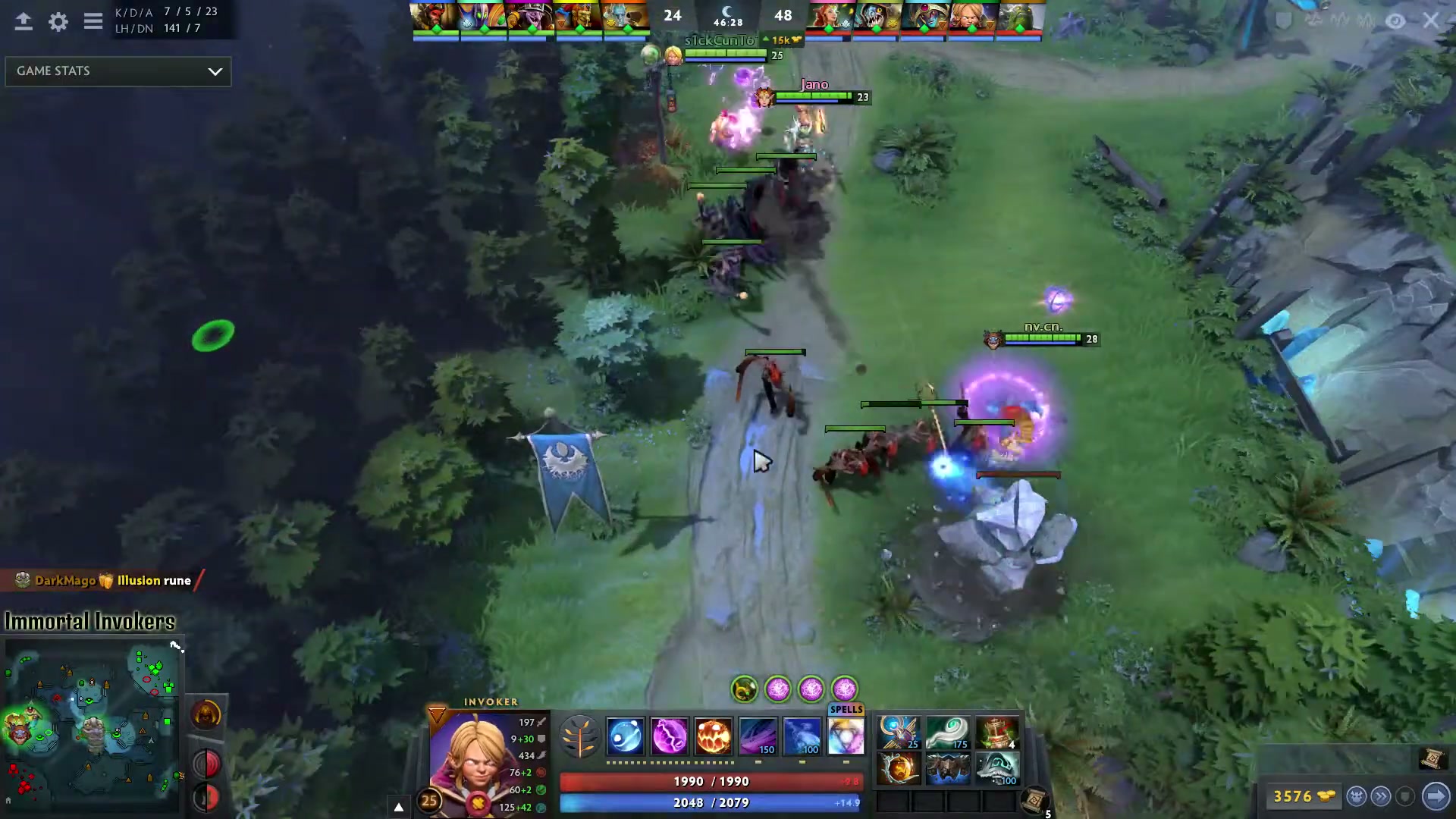Select Invoker's Quas ability
Viewport: 1456px width, 819px height.
(x=626, y=736)
